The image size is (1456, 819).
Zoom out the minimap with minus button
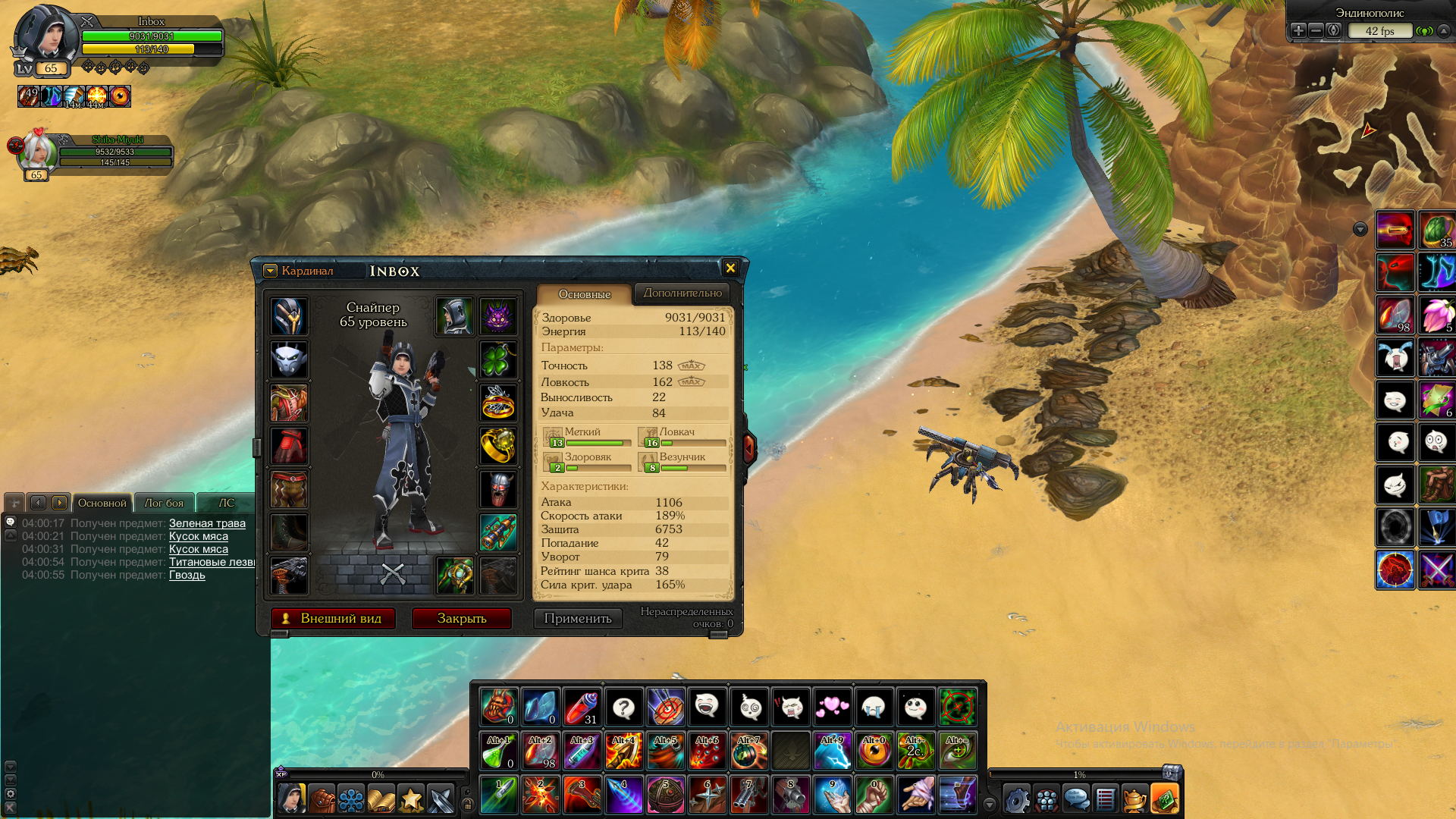click(x=1316, y=30)
